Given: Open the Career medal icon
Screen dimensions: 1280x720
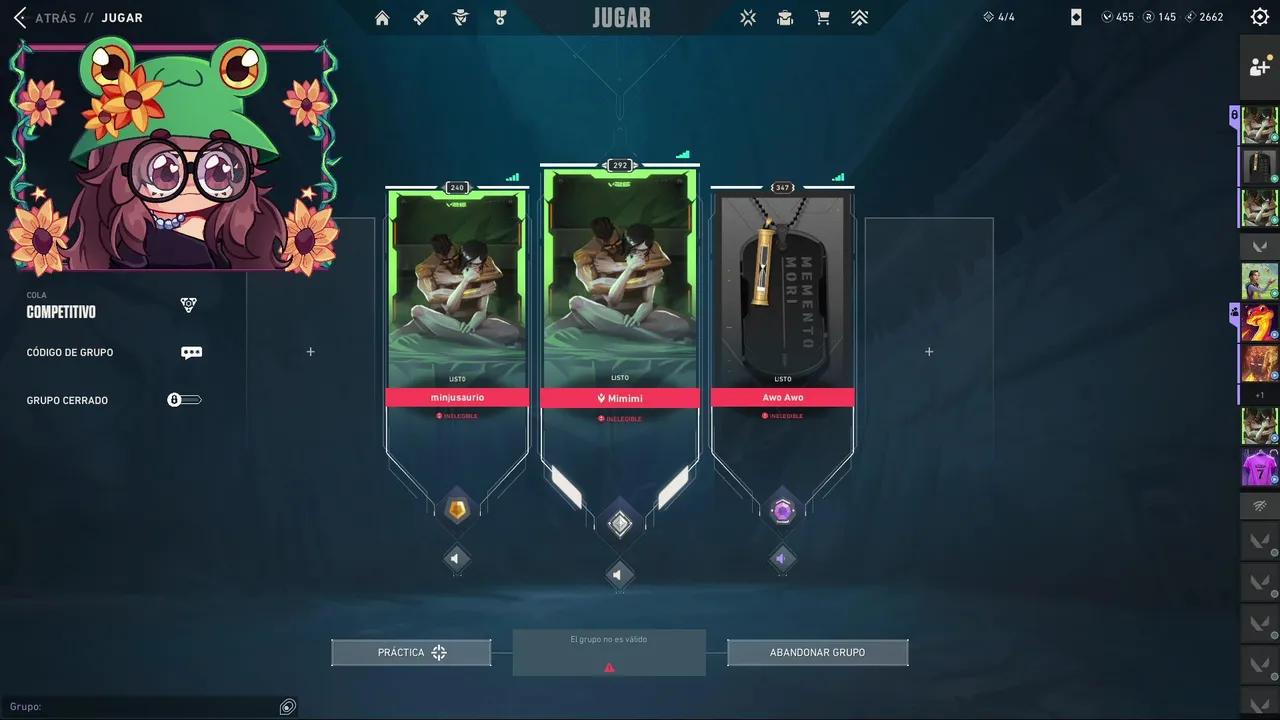Looking at the screenshot, I should pyautogui.click(x=500, y=17).
